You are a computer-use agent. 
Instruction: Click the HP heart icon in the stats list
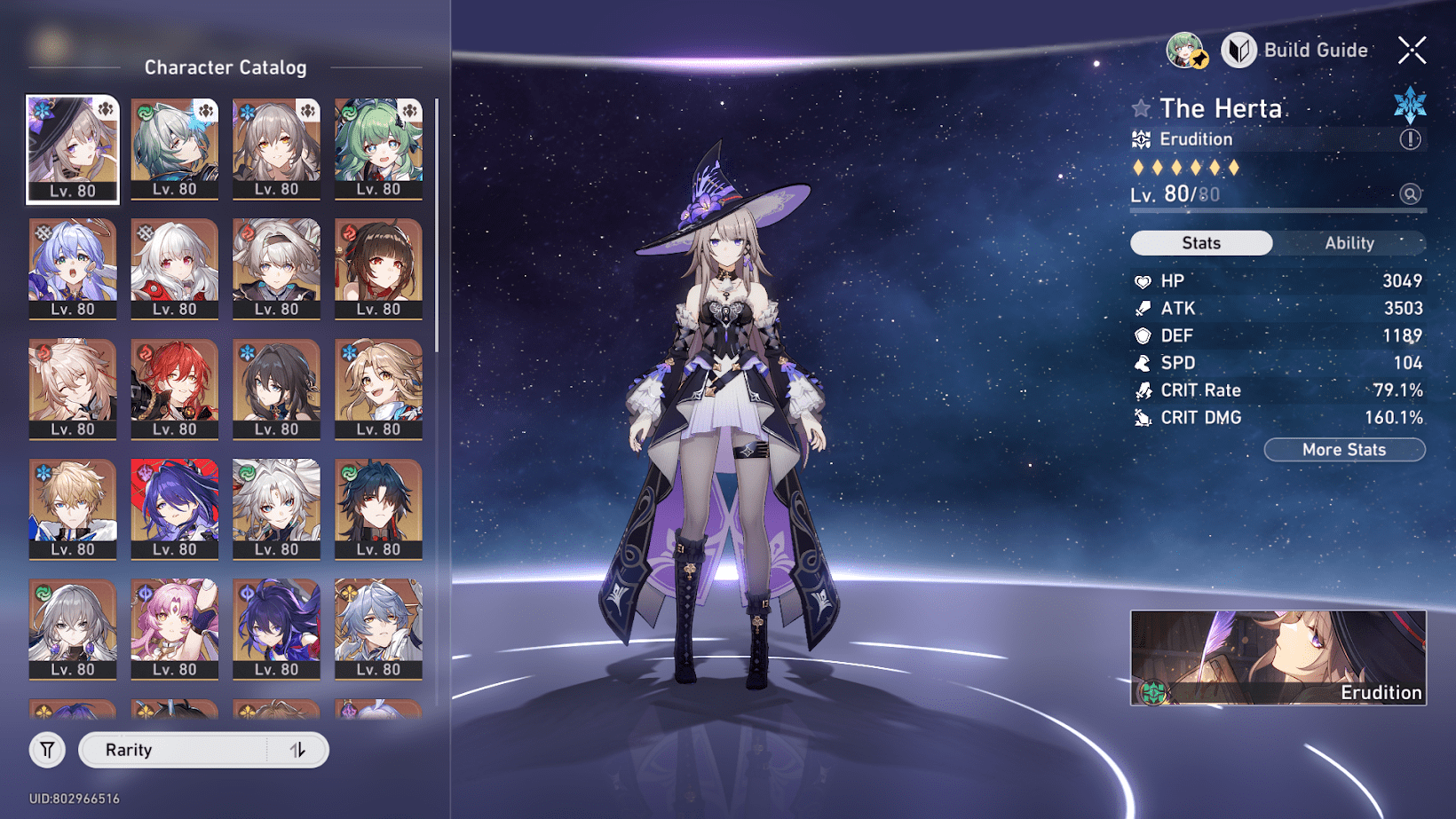1143,281
